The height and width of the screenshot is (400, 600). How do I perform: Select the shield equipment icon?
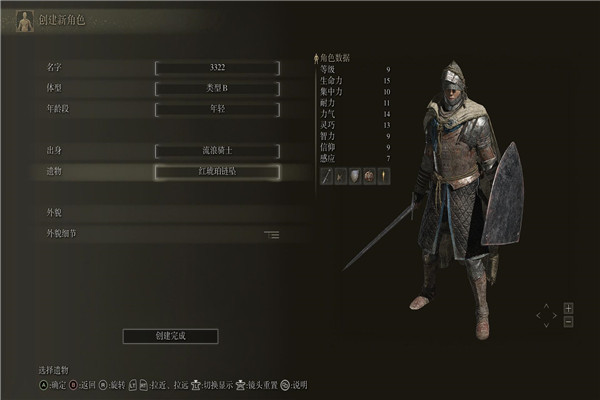354,176
